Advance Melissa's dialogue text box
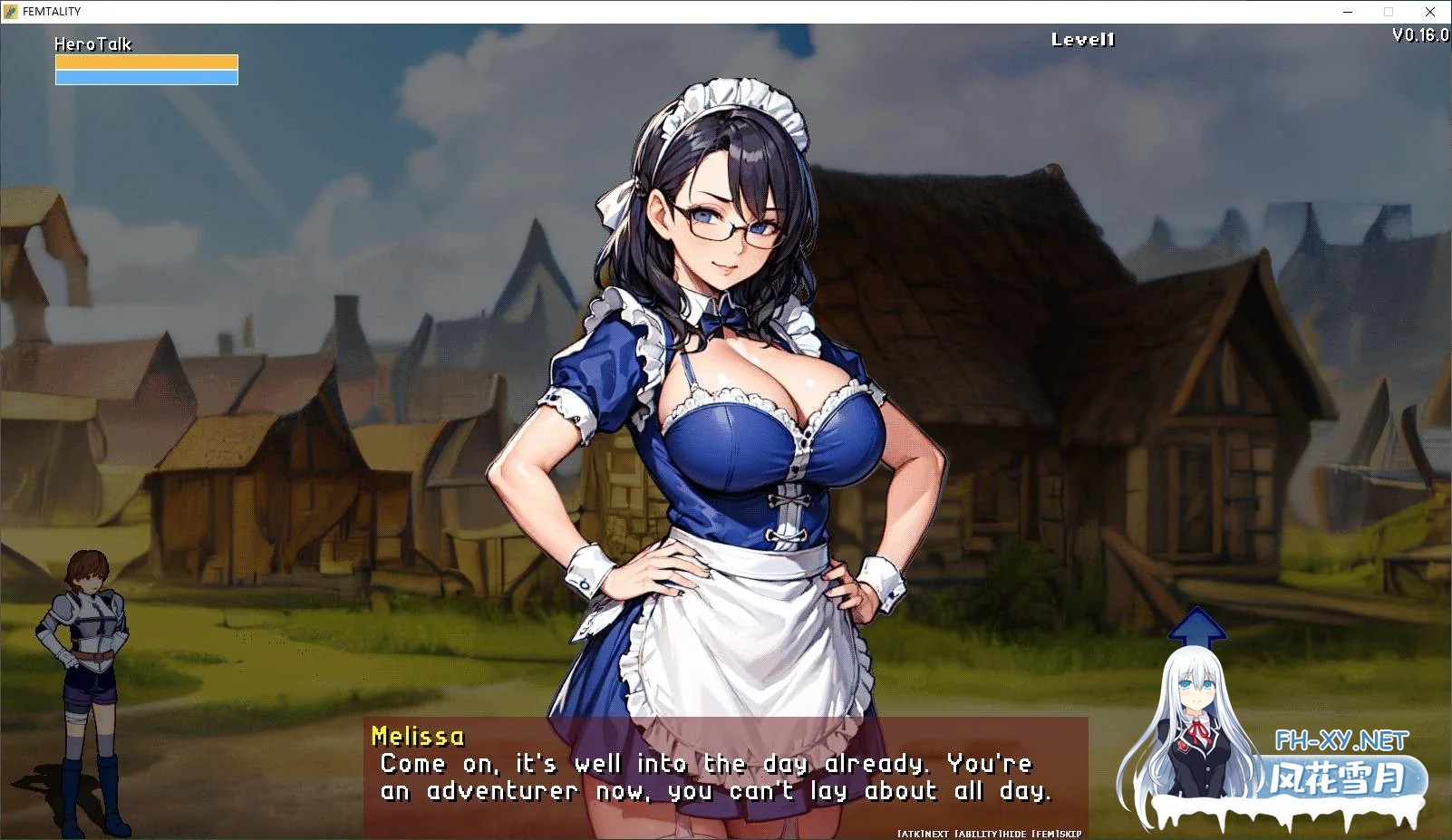The height and width of the screenshot is (840, 1452). click(725, 777)
